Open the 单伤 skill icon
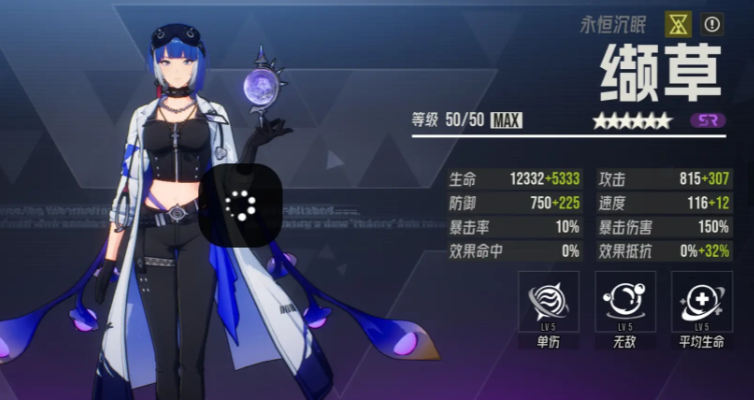The image size is (754, 400). 549,302
